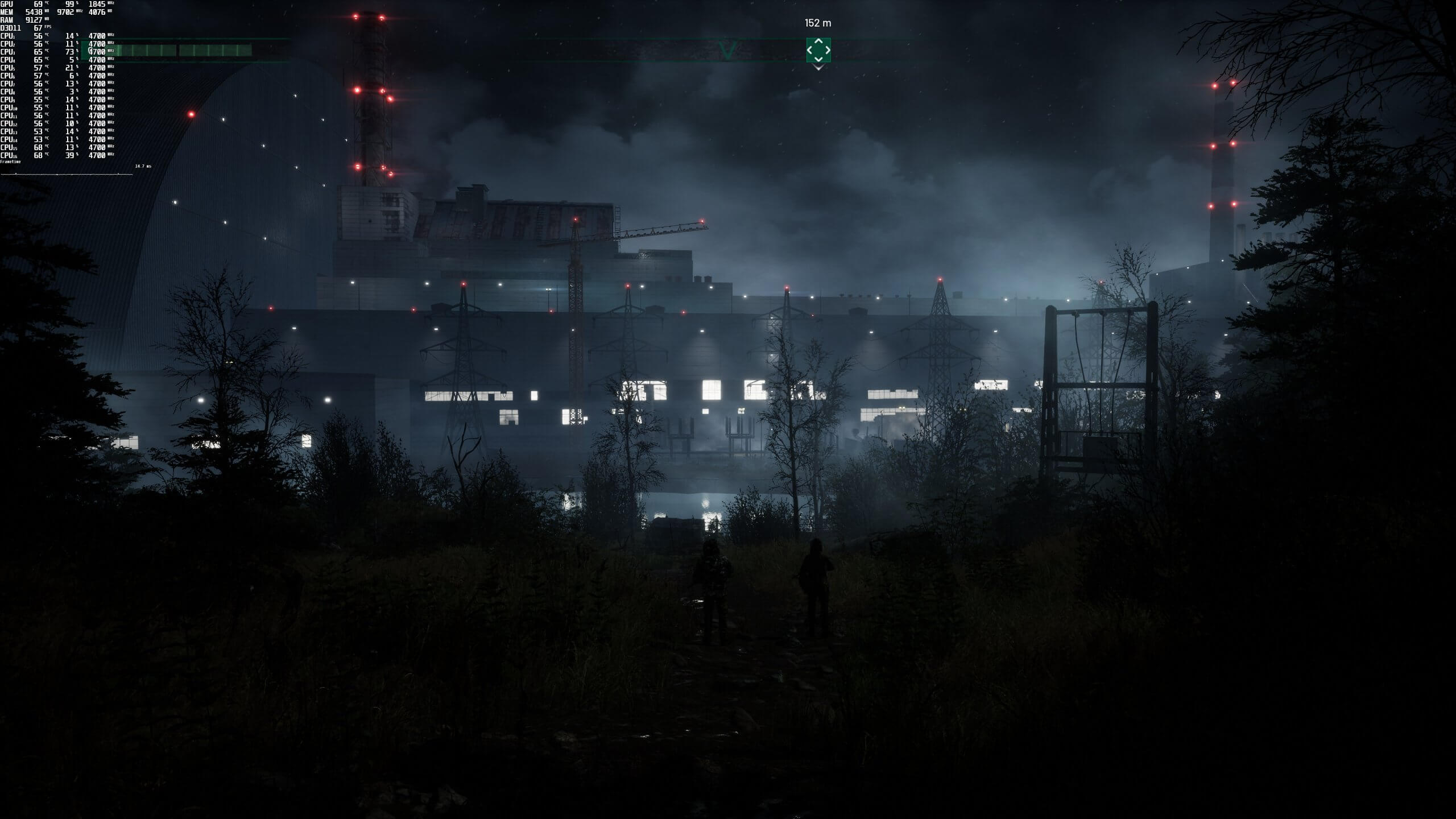
Task: Click the waypoint's down chevron arrow
Action: [x=818, y=60]
